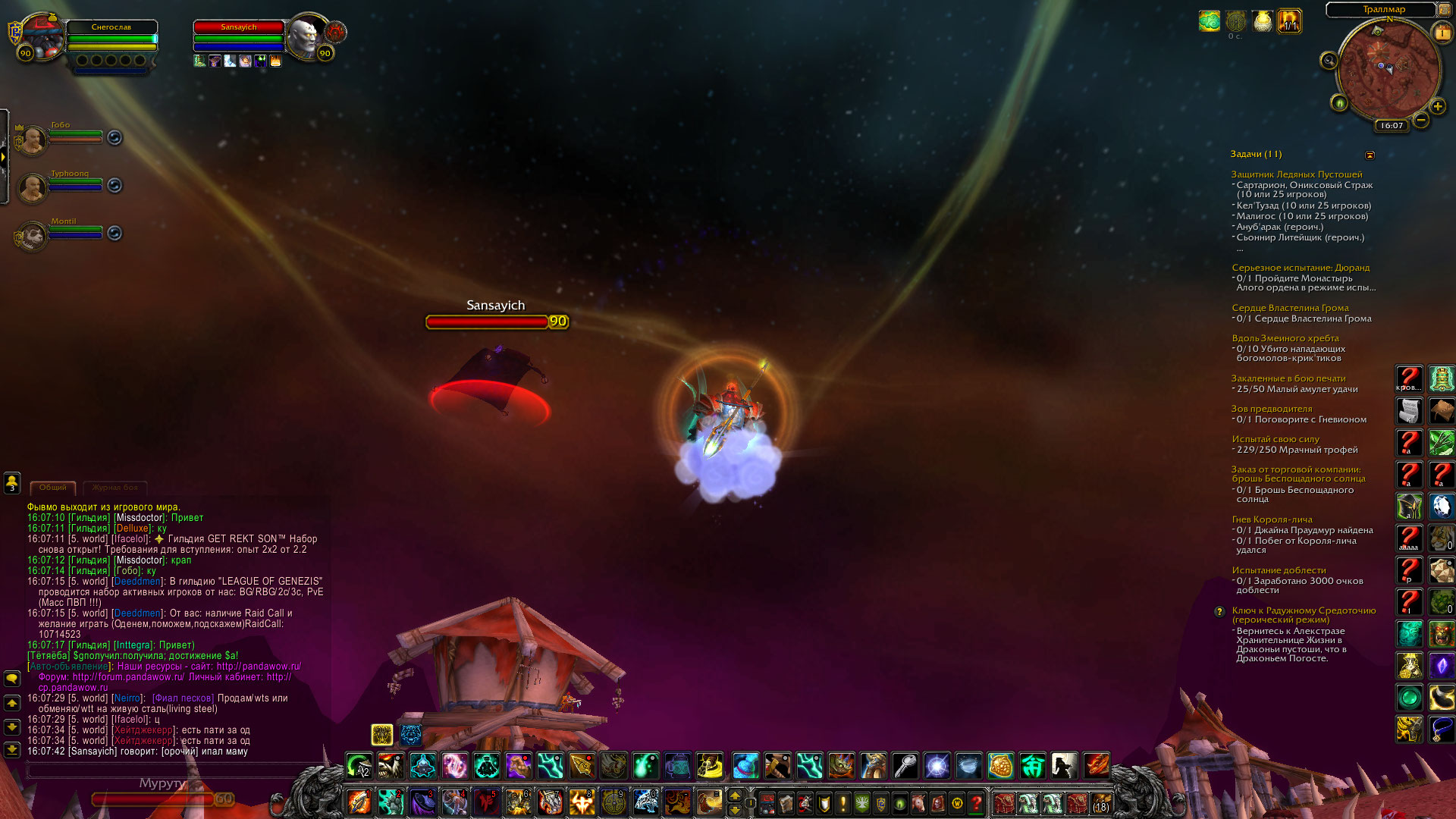
Task: Collapse the Задачи quest tracker
Action: (x=1370, y=155)
